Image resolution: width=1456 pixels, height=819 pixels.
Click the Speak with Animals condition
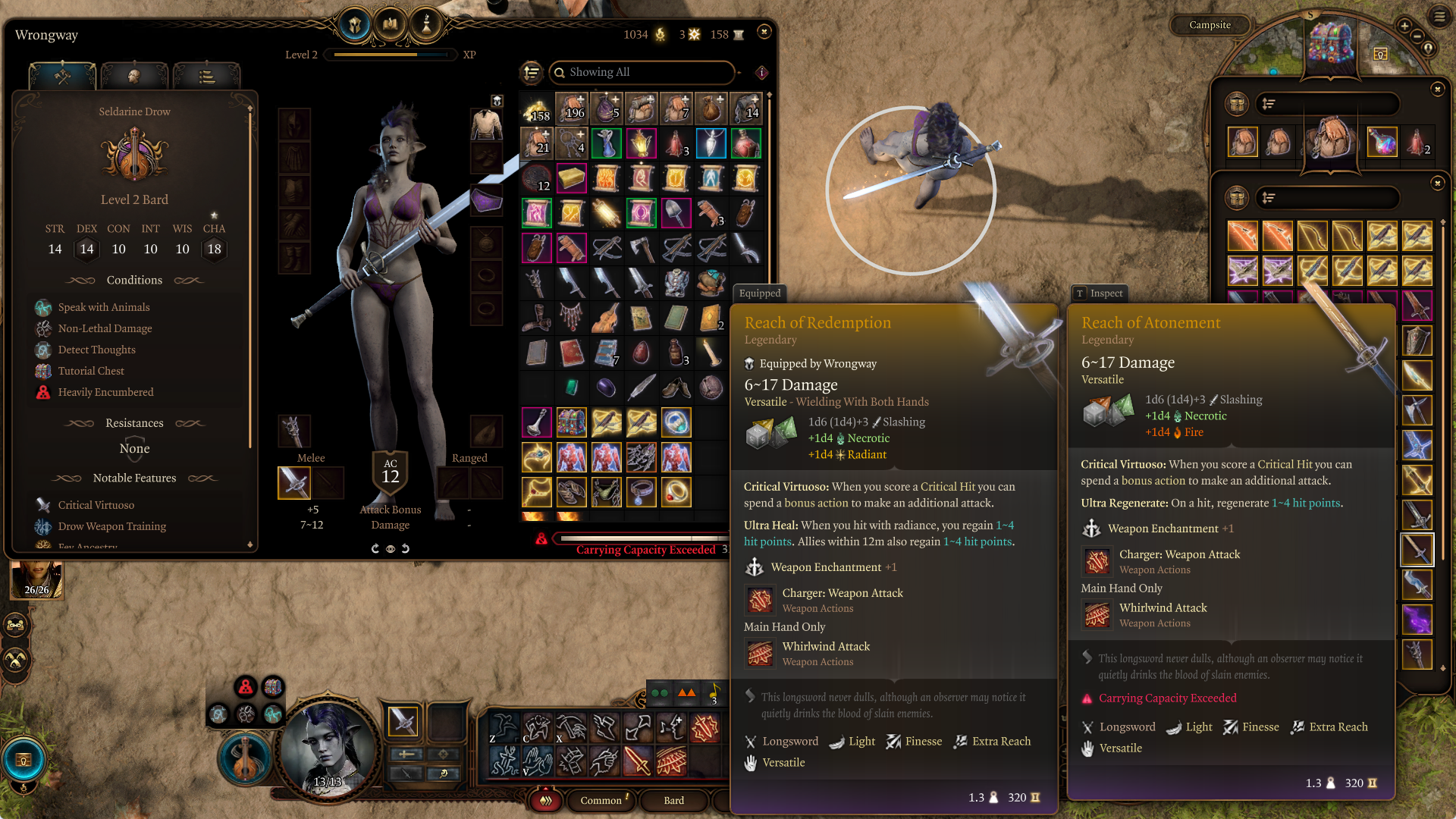[104, 307]
